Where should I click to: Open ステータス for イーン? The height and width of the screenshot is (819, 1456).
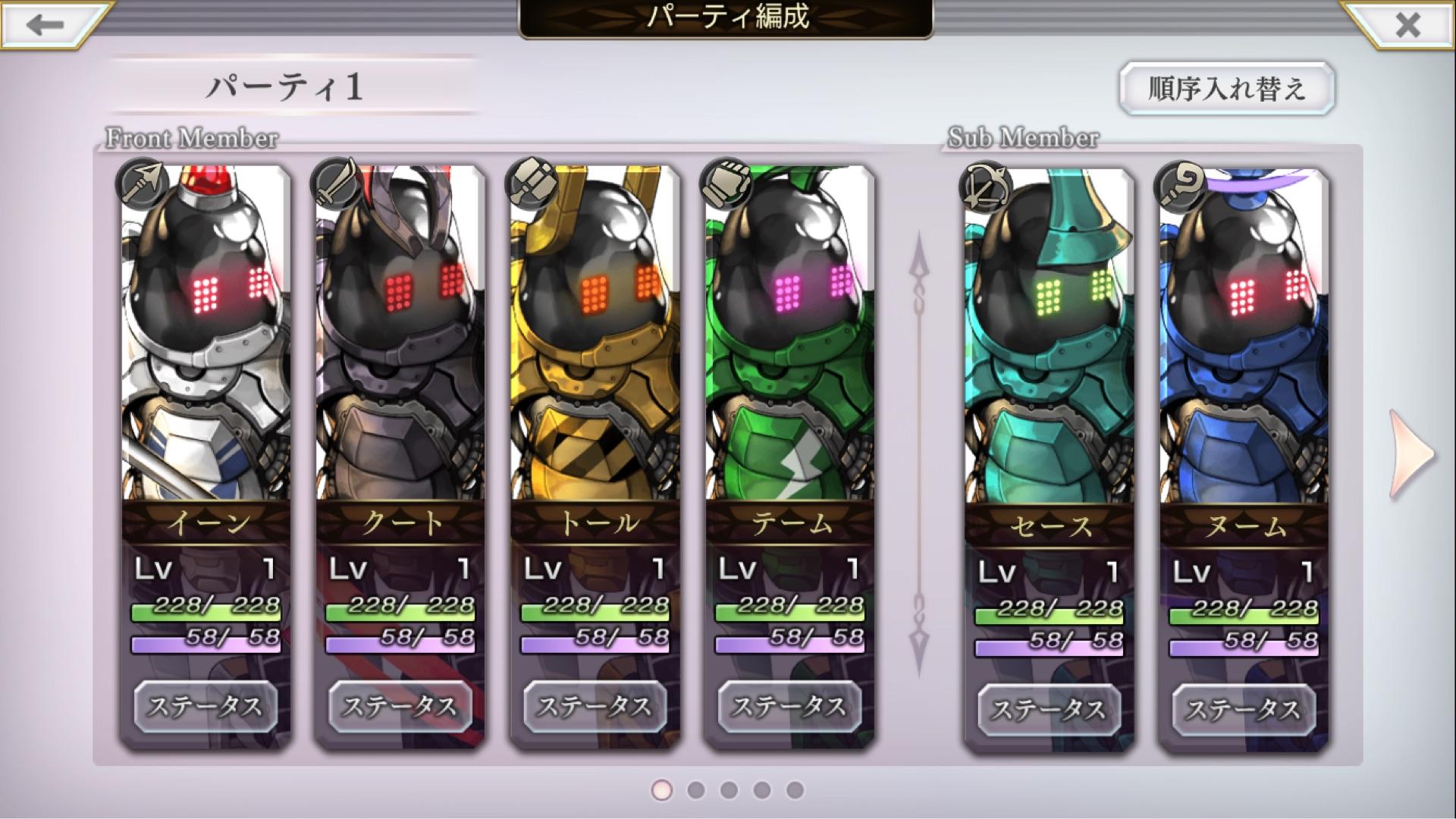pos(206,707)
